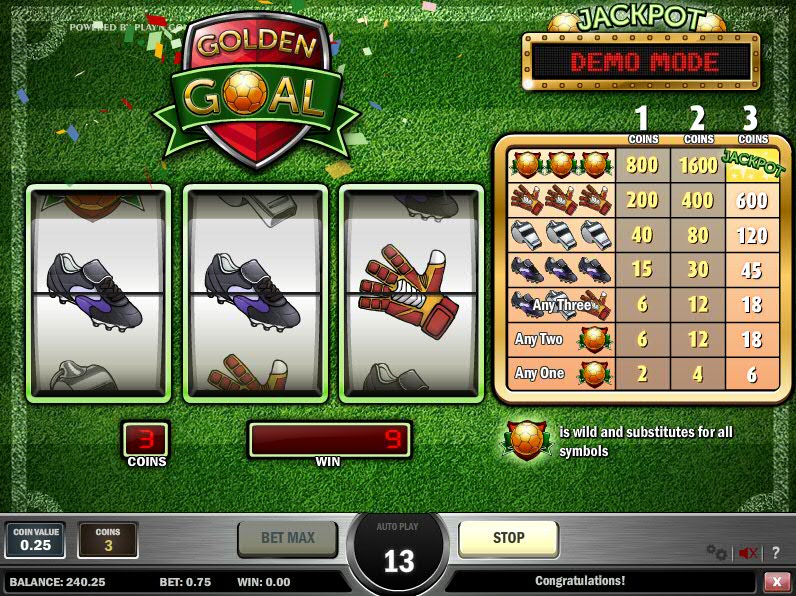
Task: Open the gear settings icon
Action: 717,552
